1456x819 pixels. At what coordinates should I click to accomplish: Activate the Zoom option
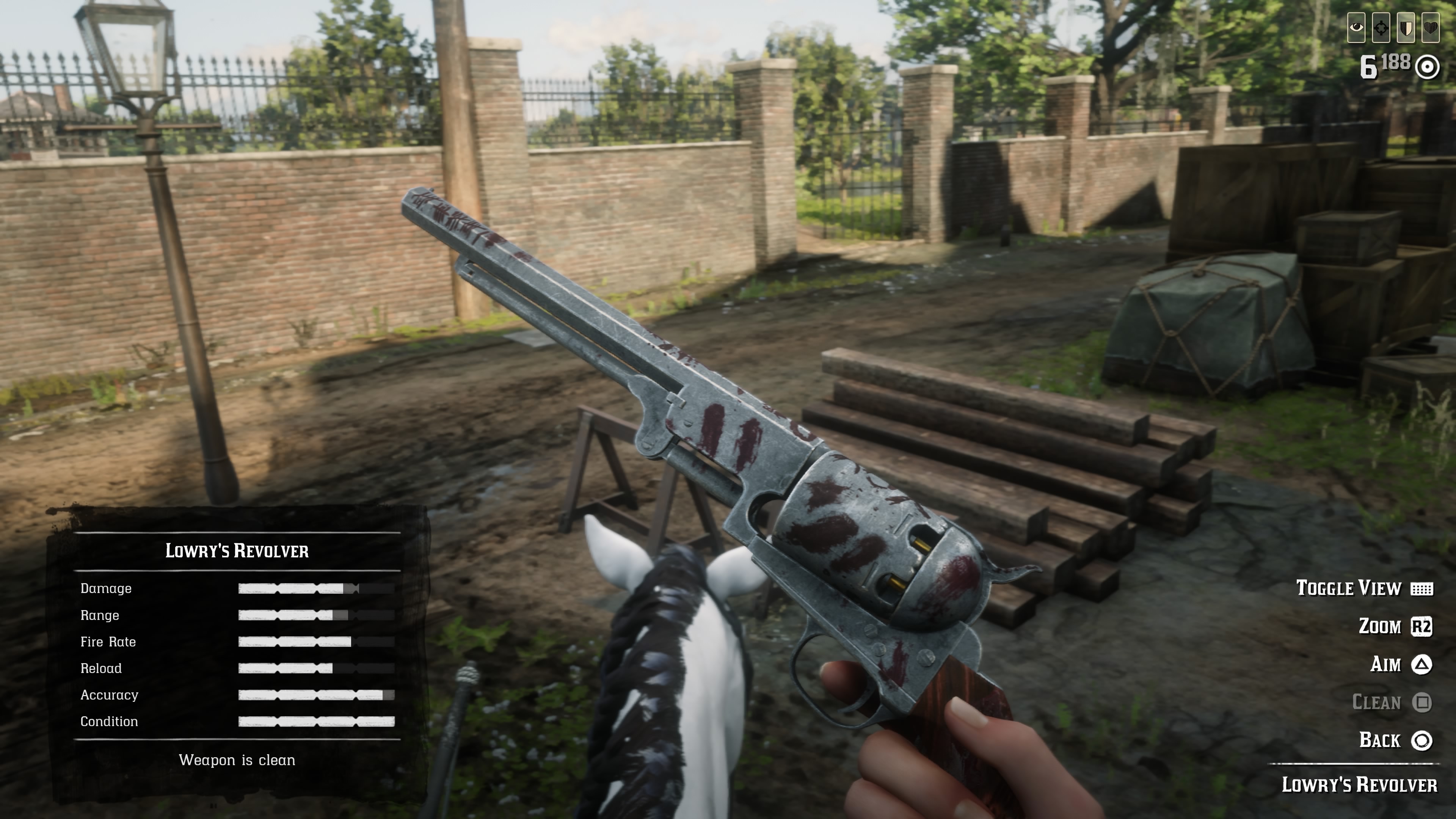point(1395,627)
